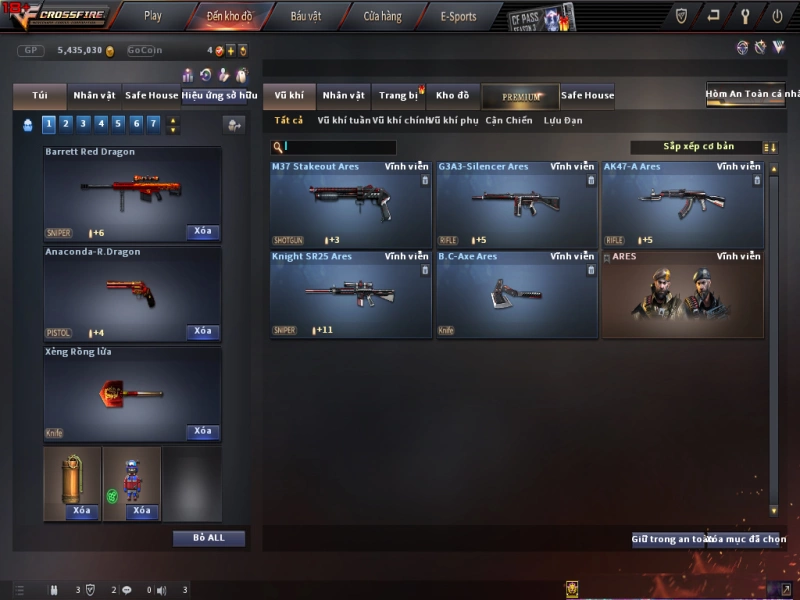
Task: Filter by Lựu Đạn category
Action: pyautogui.click(x=563, y=121)
